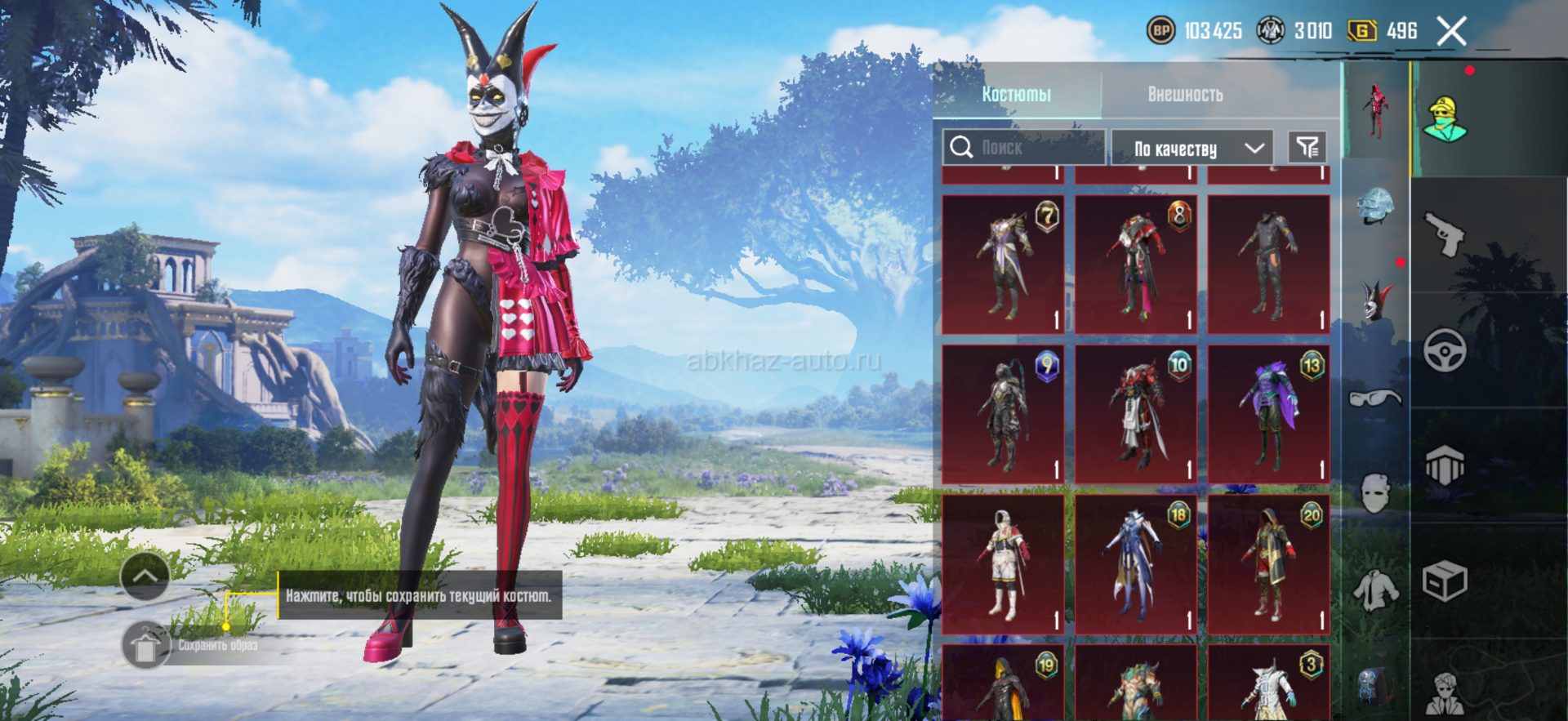
Task: Choose the red costume with badge 8
Action: [1136, 264]
